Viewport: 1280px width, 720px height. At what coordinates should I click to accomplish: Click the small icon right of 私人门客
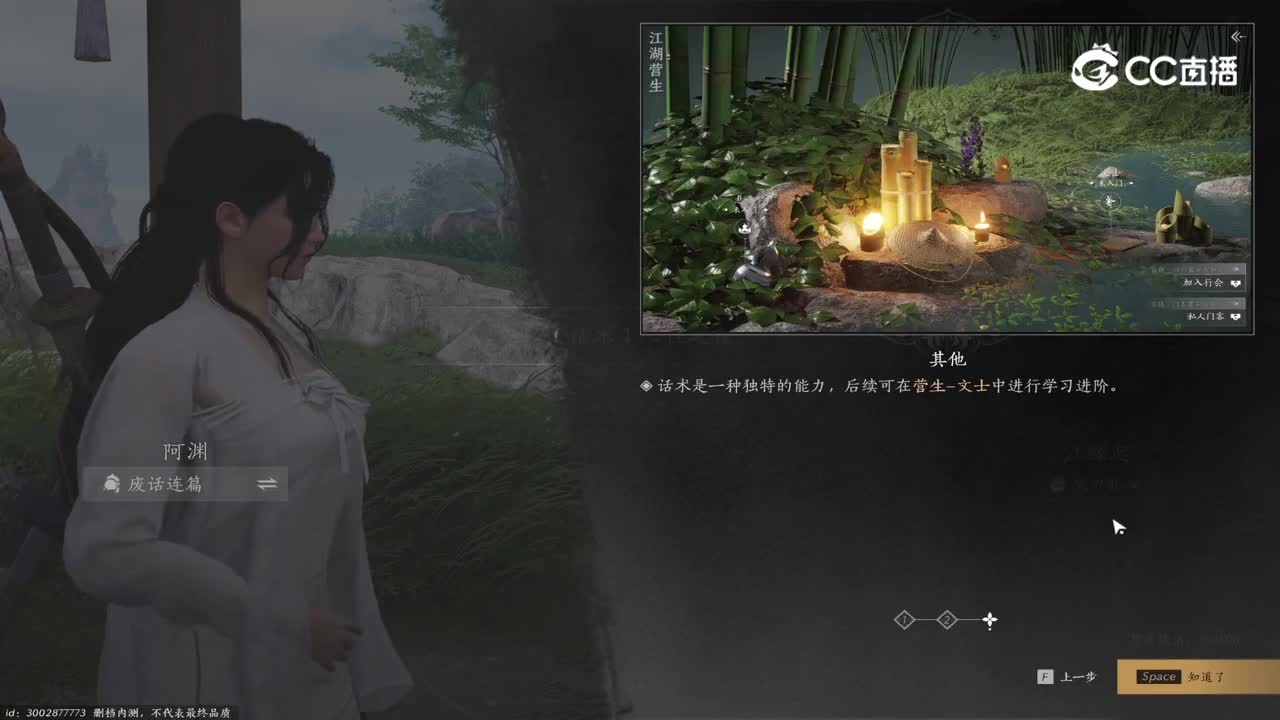tap(1236, 317)
